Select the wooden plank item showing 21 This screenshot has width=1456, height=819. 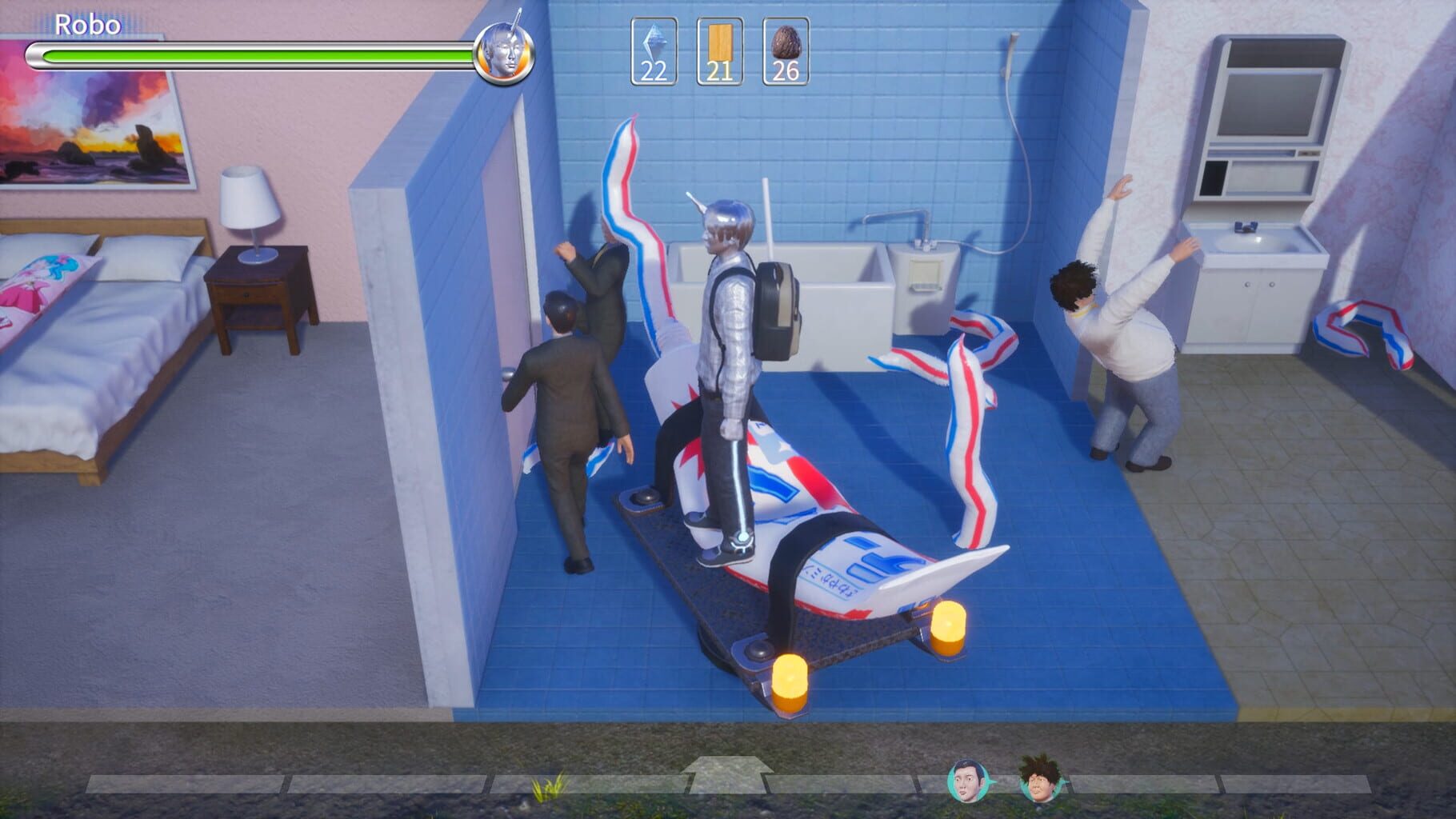coord(719,50)
